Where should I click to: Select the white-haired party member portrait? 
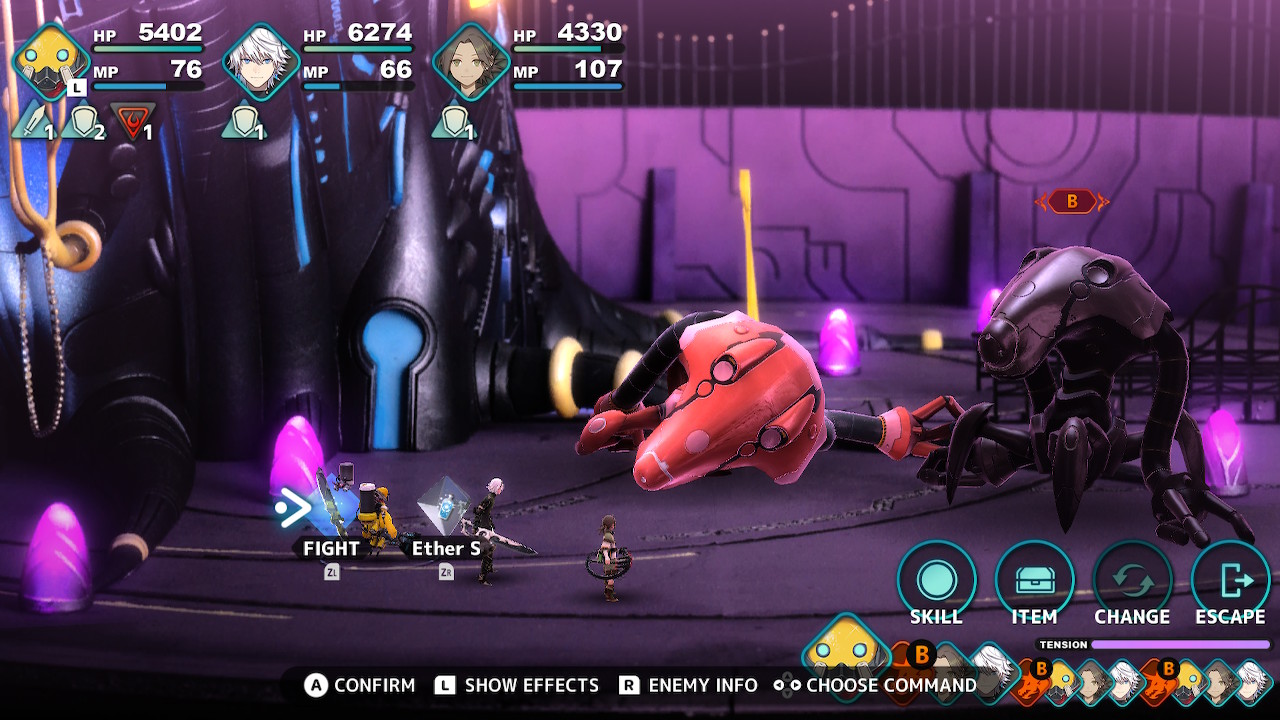pyautogui.click(x=260, y=62)
